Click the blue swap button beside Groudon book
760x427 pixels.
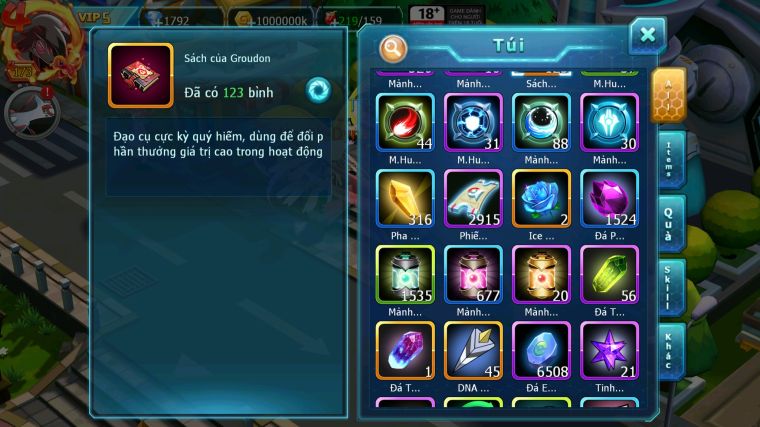click(x=318, y=90)
